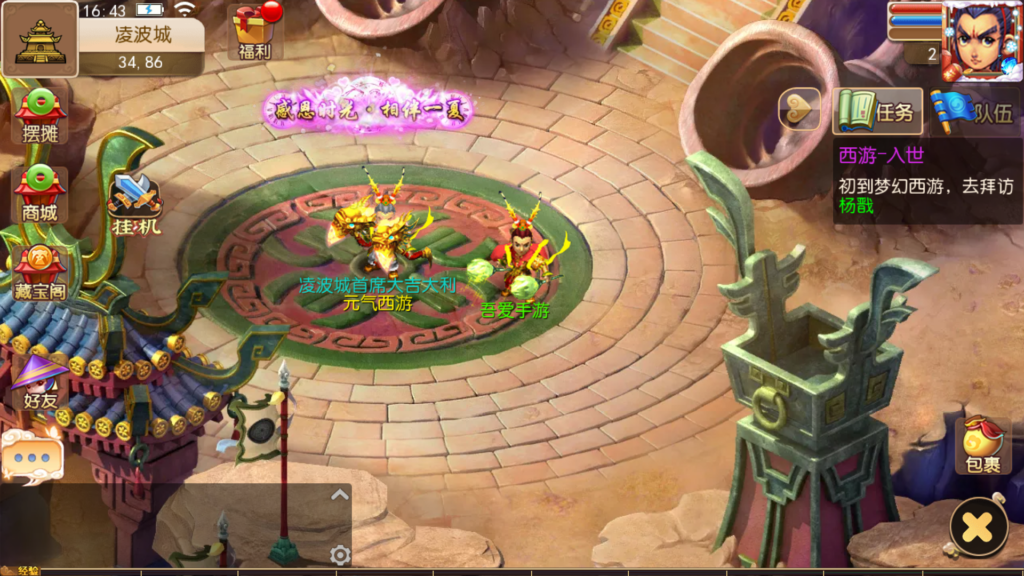Close the menu with yellow X button
This screenshot has height=576, width=1024.
tap(978, 526)
